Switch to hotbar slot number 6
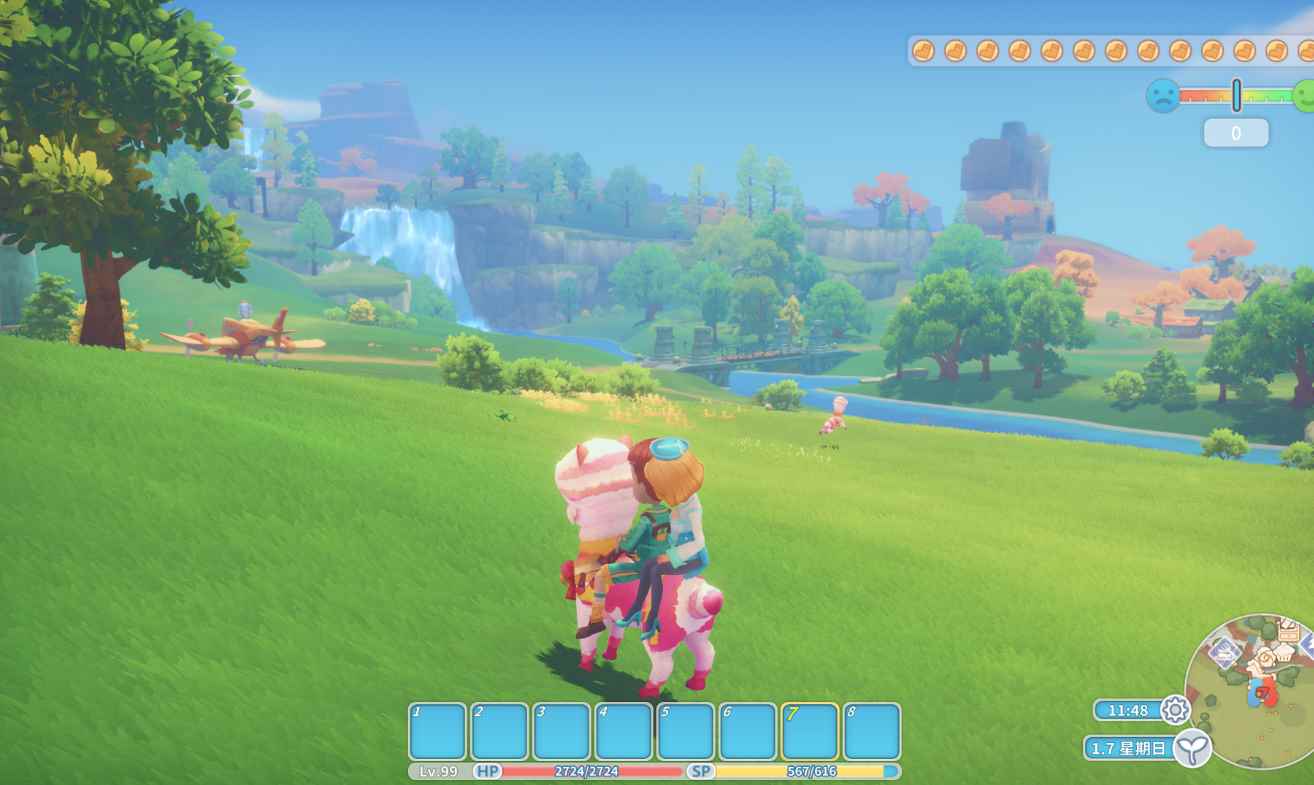 coord(748,731)
